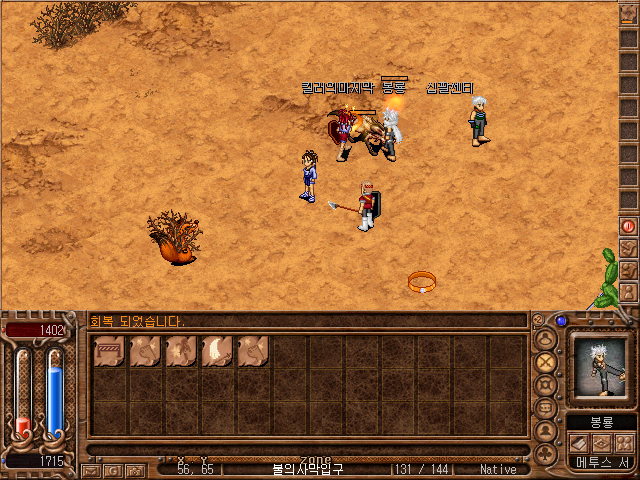640x480 pixels.
Task: Click the red round button on sidebar
Action: point(628,226)
